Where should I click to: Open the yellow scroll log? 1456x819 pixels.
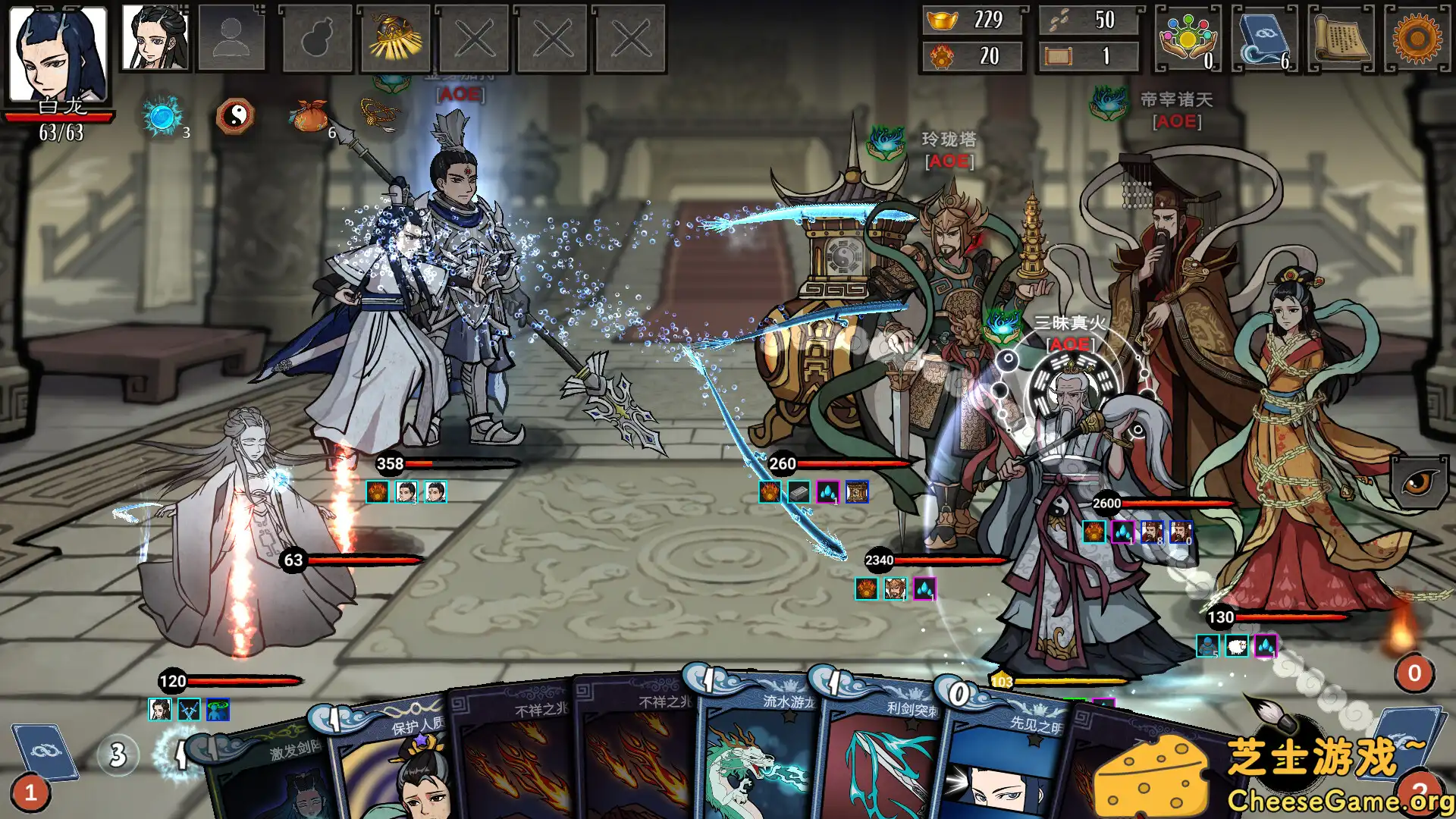[1341, 38]
